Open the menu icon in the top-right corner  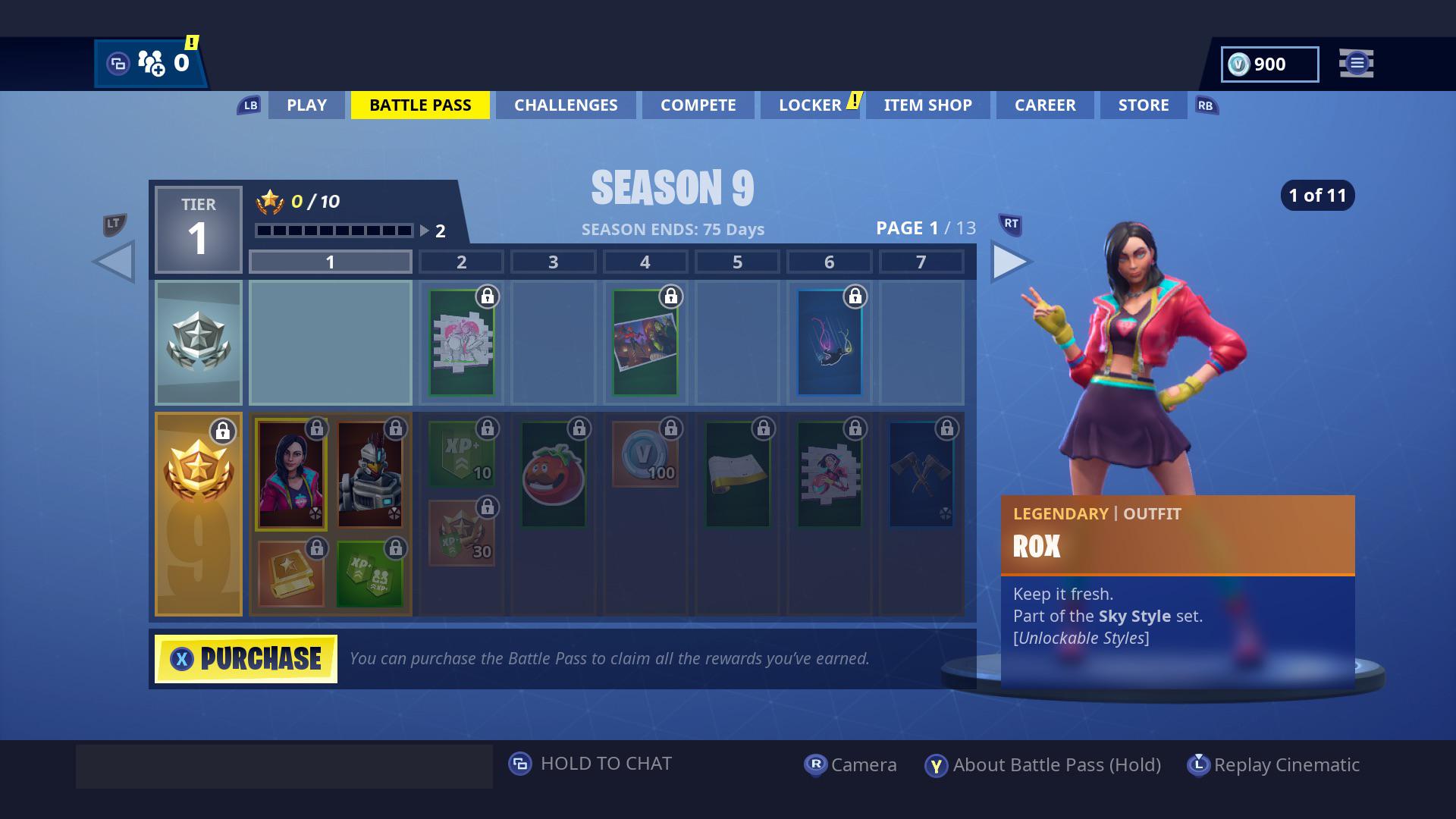[1356, 64]
